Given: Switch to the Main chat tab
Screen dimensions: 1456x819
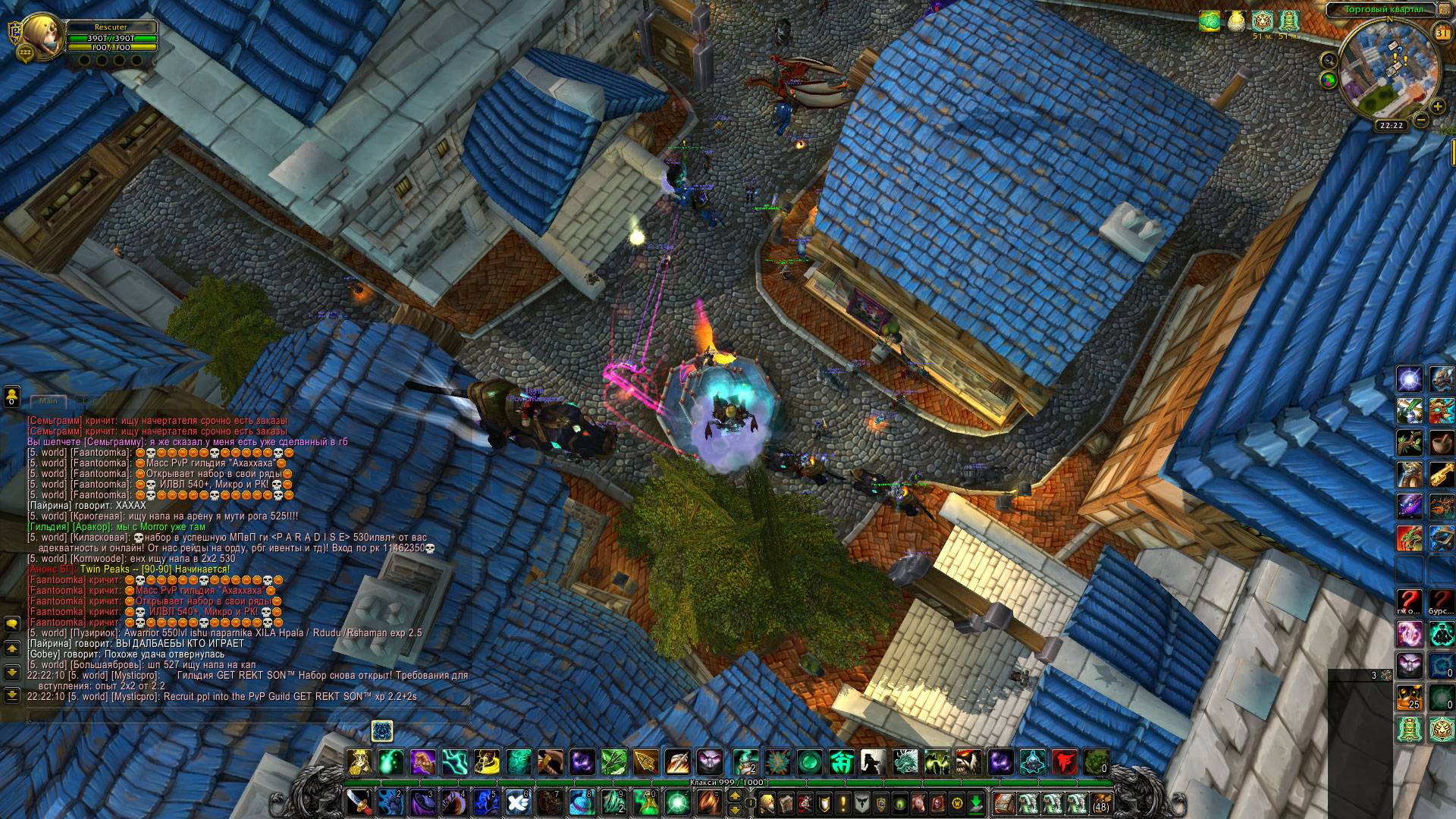Looking at the screenshot, I should (49, 400).
